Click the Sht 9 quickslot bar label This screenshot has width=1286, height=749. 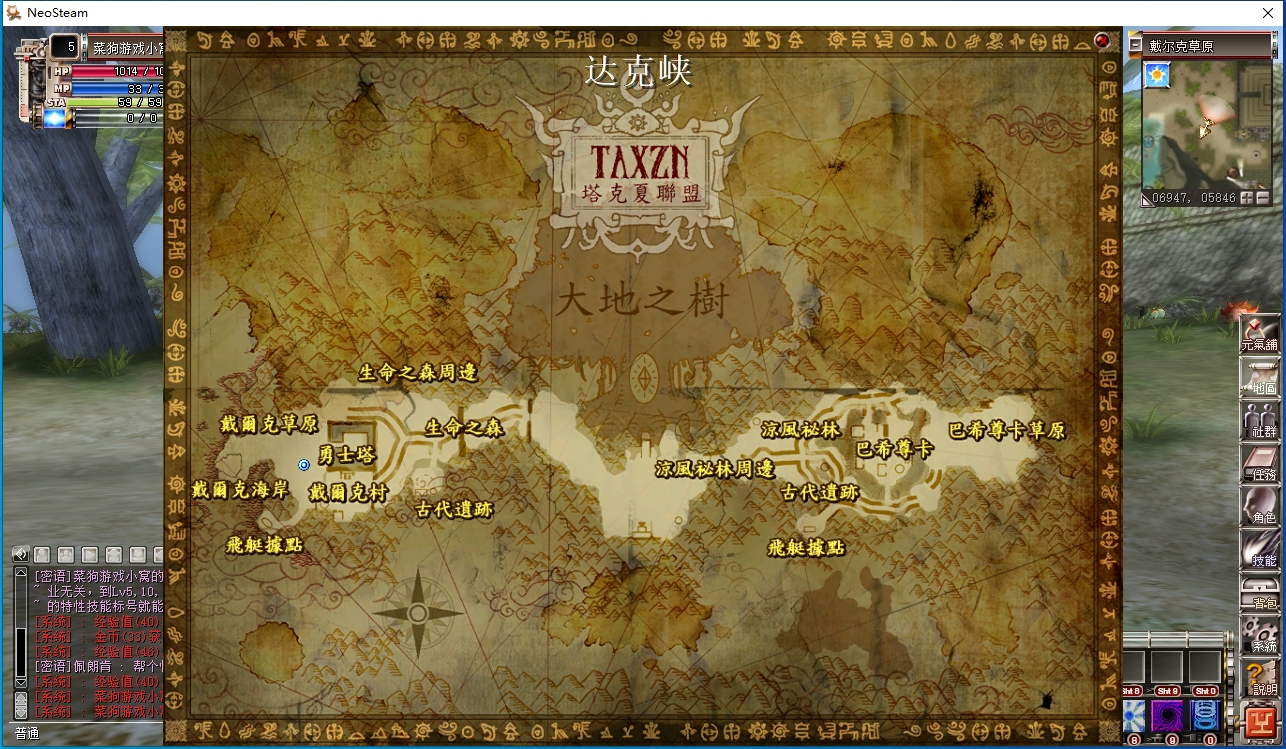click(1168, 691)
